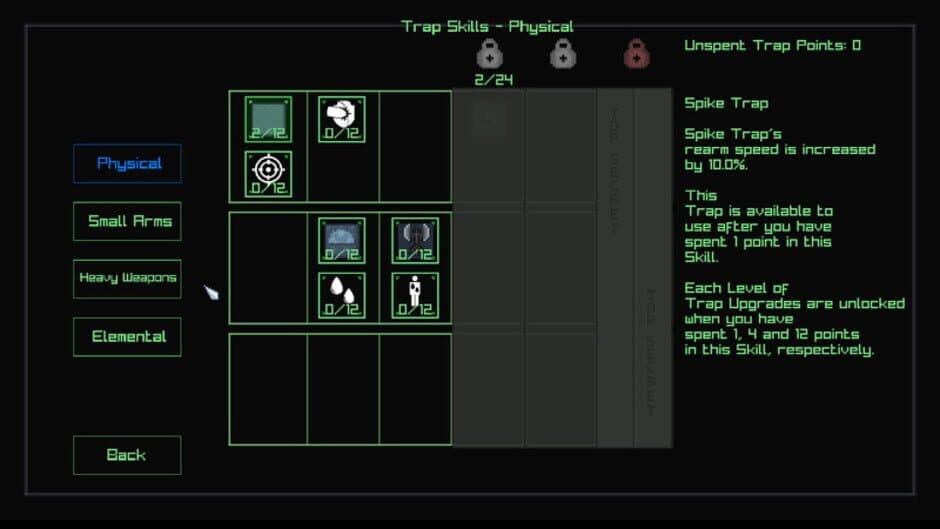Select the blue dome trap skill
The height and width of the screenshot is (529, 940).
point(341,240)
